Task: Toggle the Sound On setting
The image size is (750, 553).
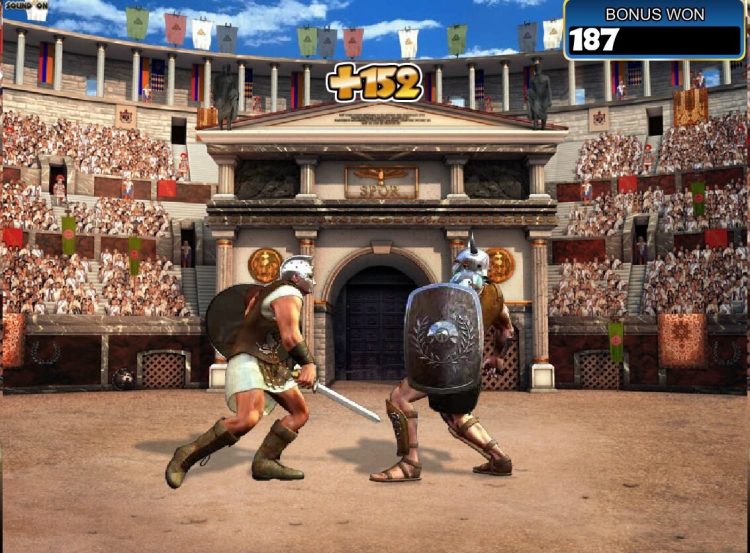Action: 26,6
